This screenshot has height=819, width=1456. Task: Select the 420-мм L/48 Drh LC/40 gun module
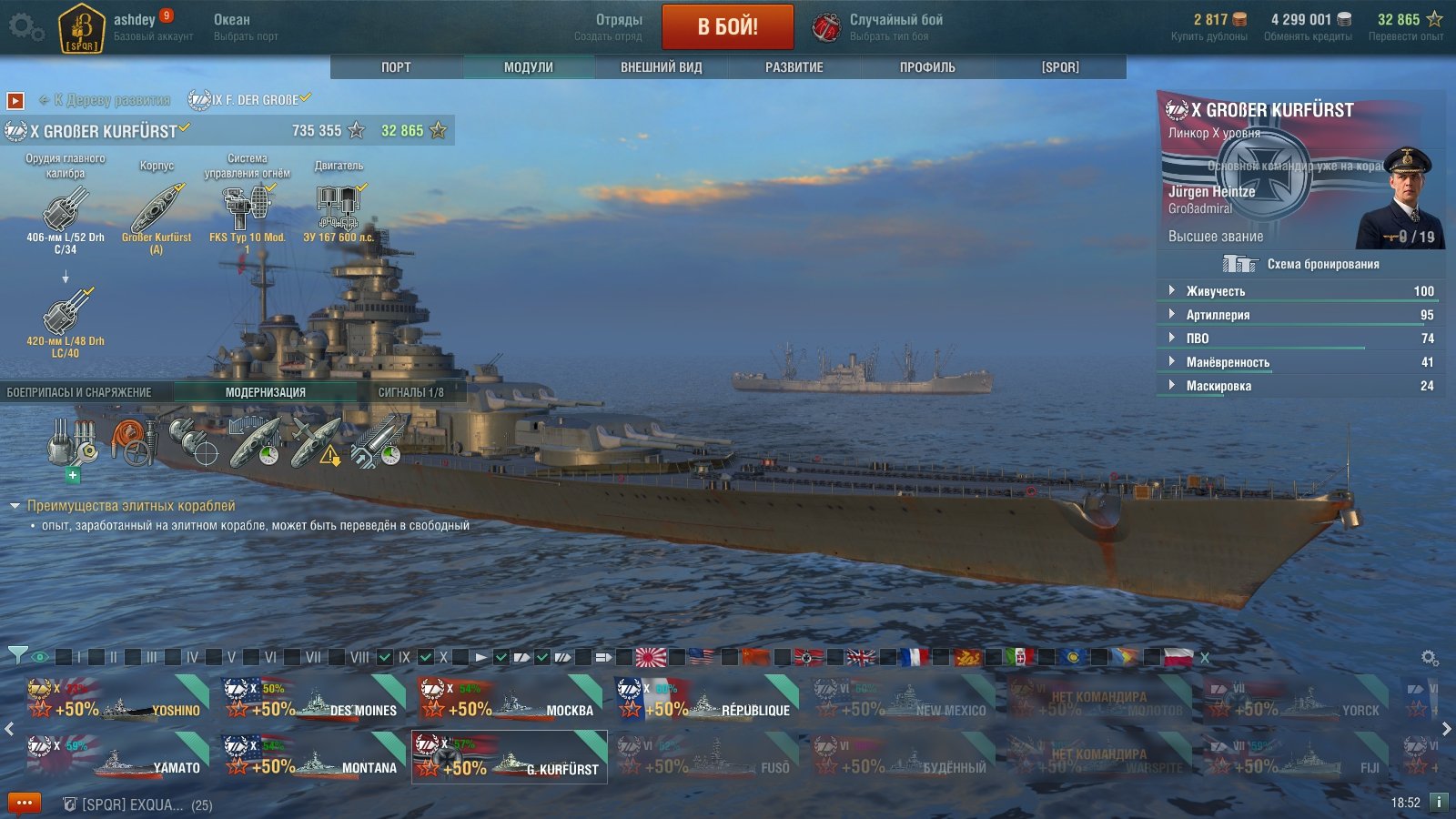tap(66, 314)
